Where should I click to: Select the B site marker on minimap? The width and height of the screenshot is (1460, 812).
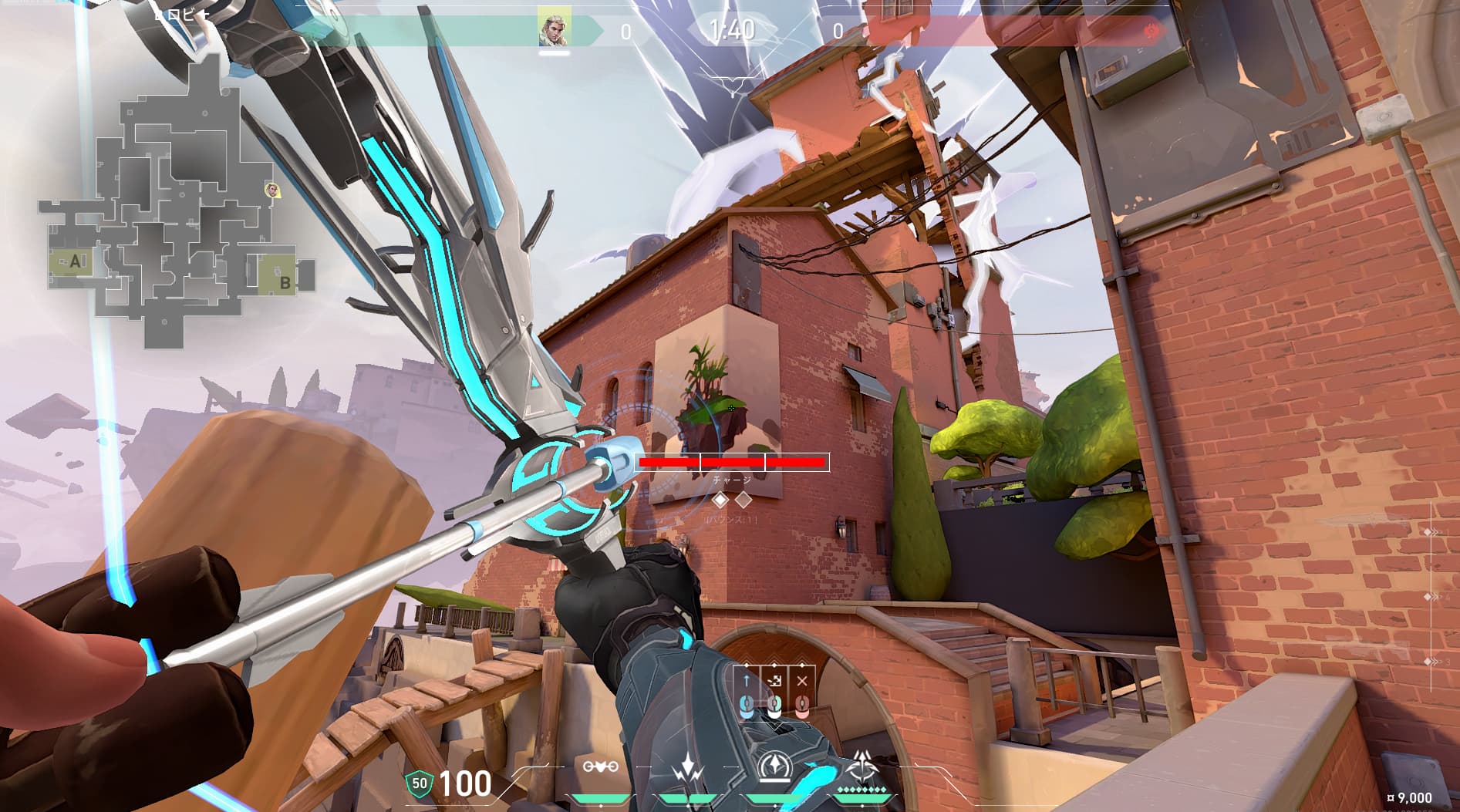(x=285, y=283)
